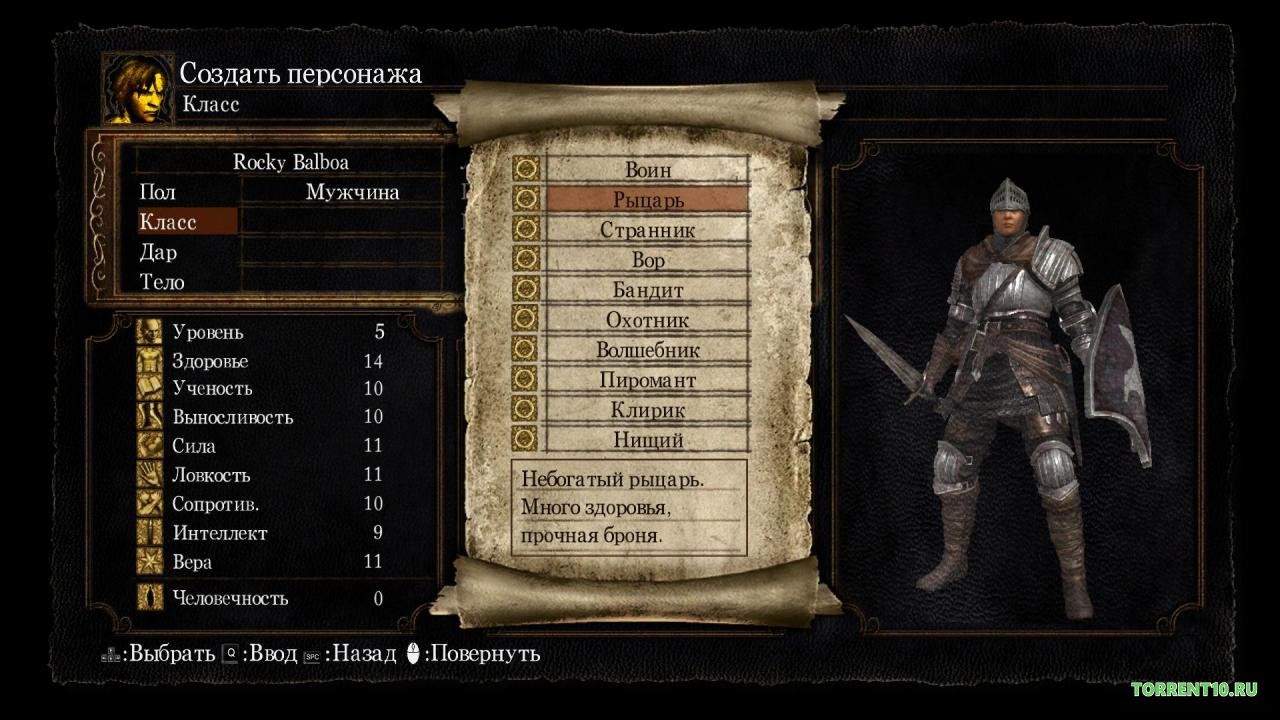
Task: Choose the Волшебник class
Action: [x=647, y=350]
